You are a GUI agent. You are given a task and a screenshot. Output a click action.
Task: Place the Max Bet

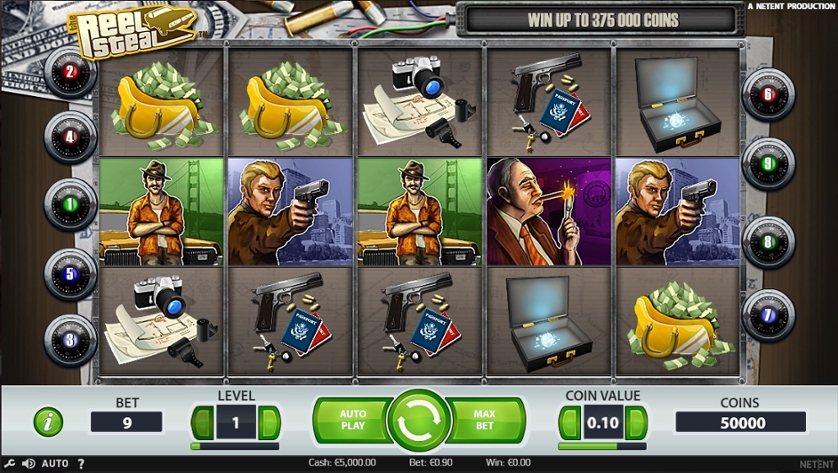486,420
